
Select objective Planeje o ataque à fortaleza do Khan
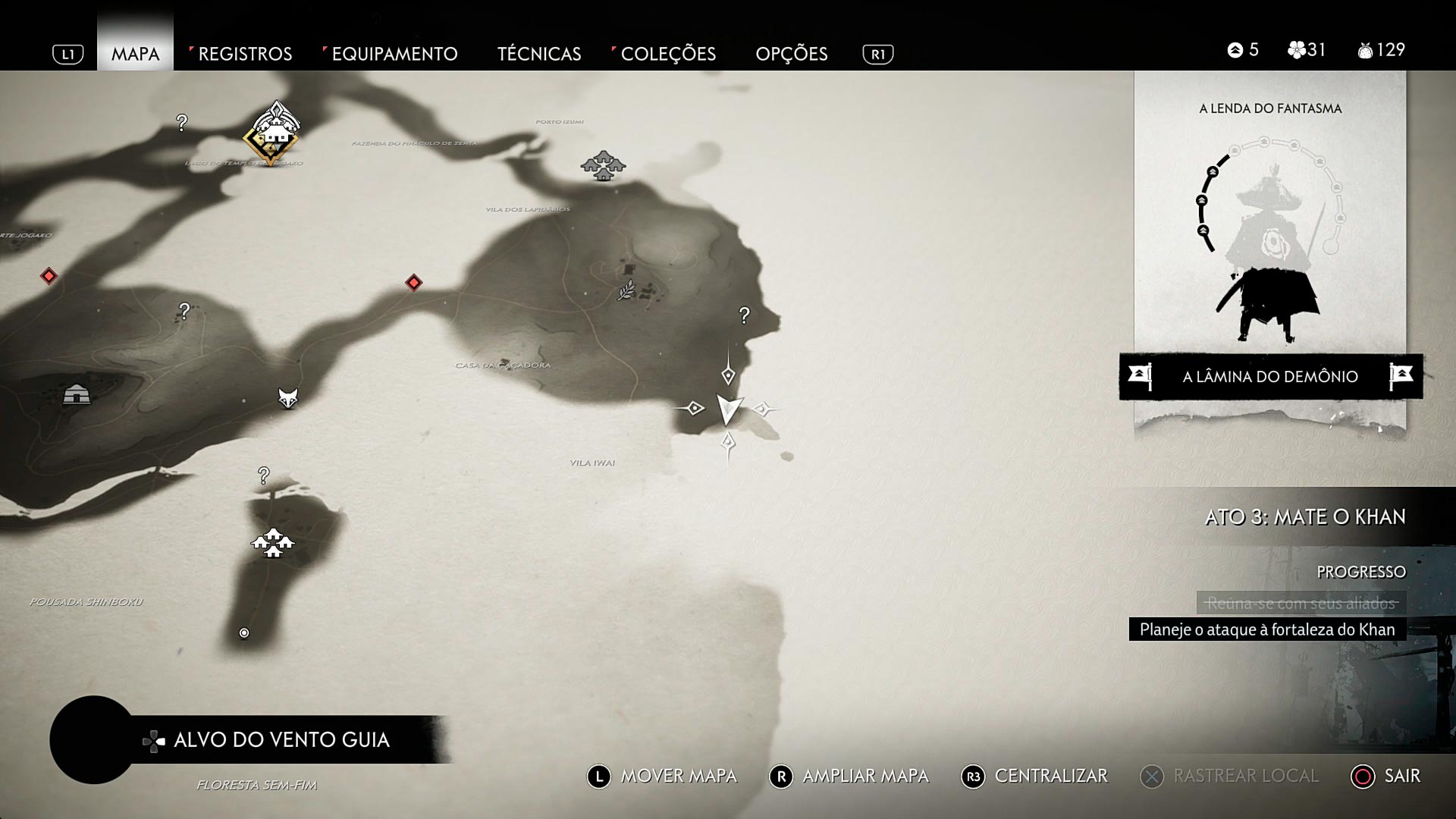tap(1266, 629)
